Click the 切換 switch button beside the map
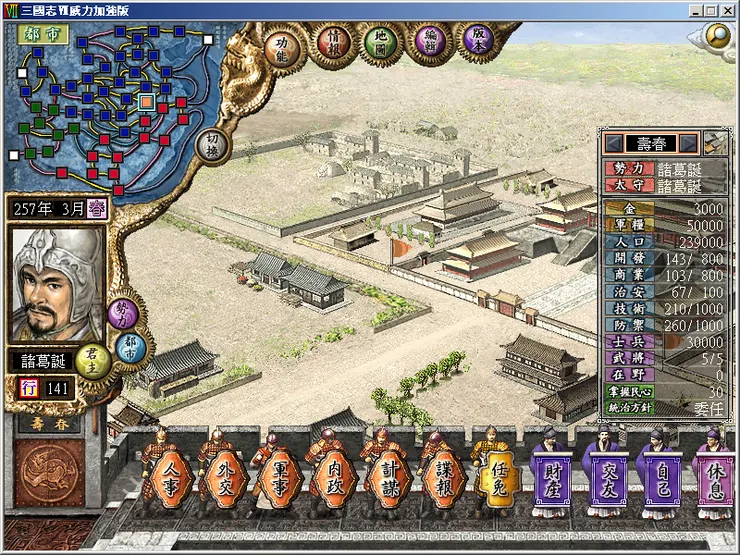Image resolution: width=740 pixels, height=555 pixels. coord(212,142)
